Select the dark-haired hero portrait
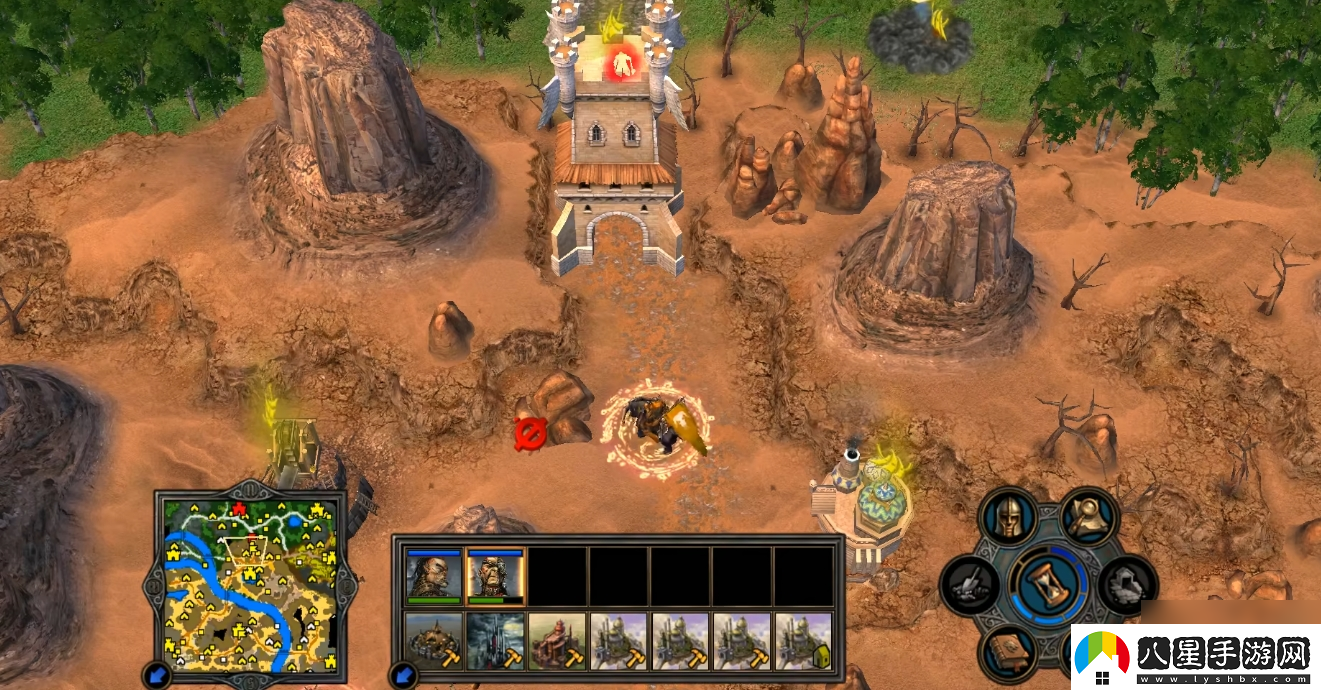Screen dimensions: 1321x690 (x=434, y=577)
